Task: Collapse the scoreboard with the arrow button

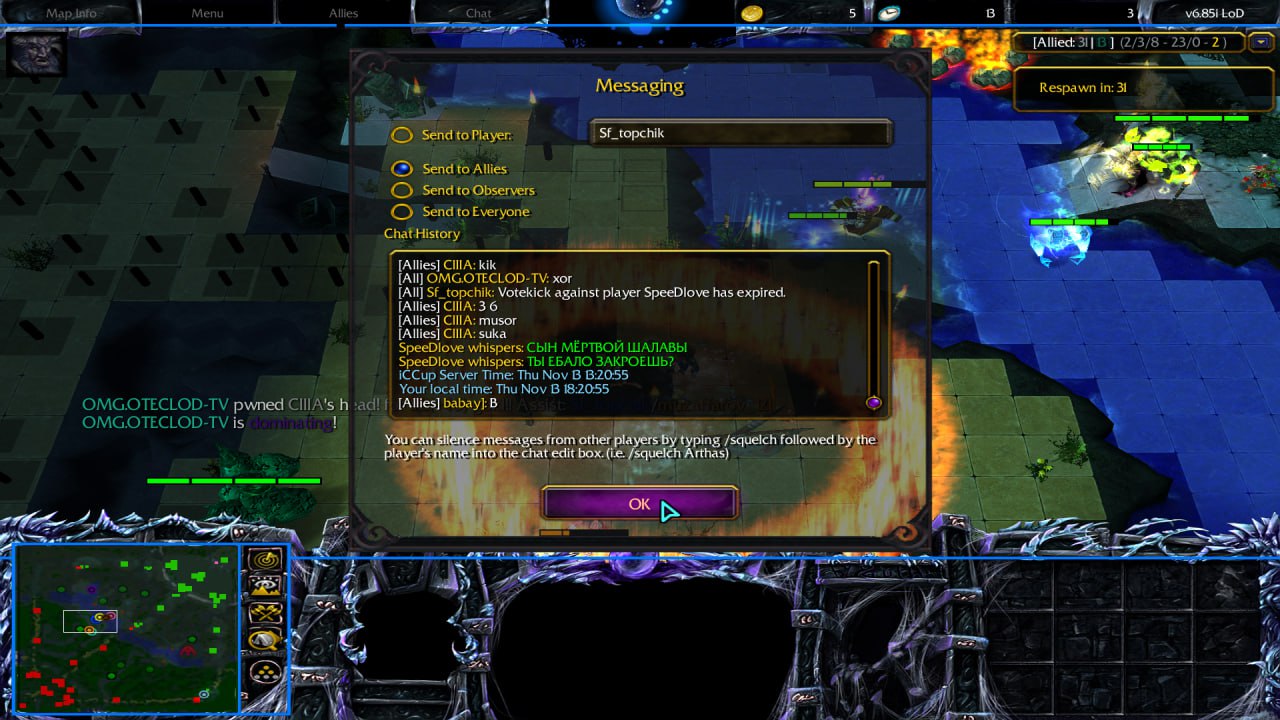Action: coord(1263,42)
